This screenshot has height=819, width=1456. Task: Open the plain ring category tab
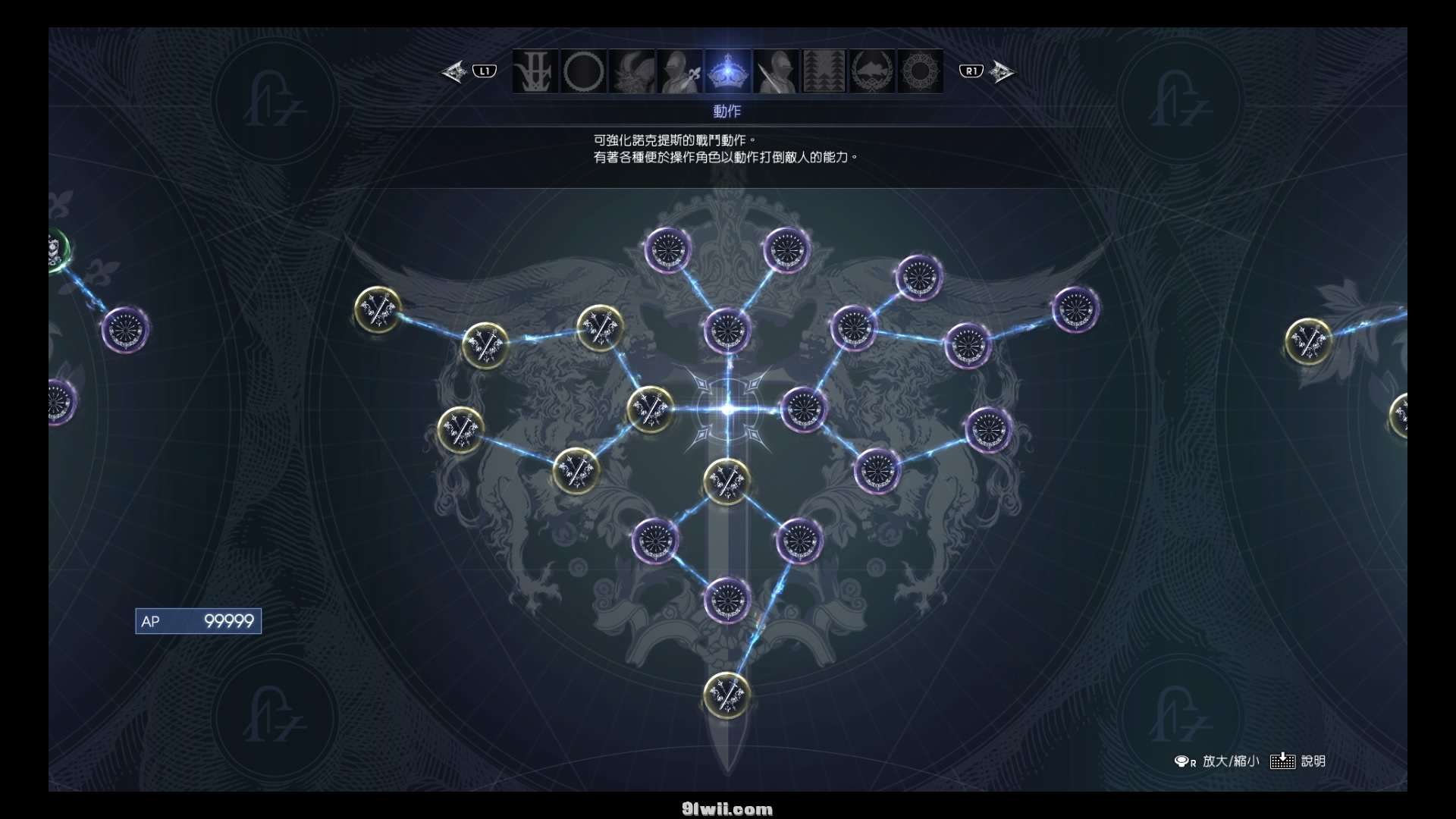pyautogui.click(x=584, y=72)
